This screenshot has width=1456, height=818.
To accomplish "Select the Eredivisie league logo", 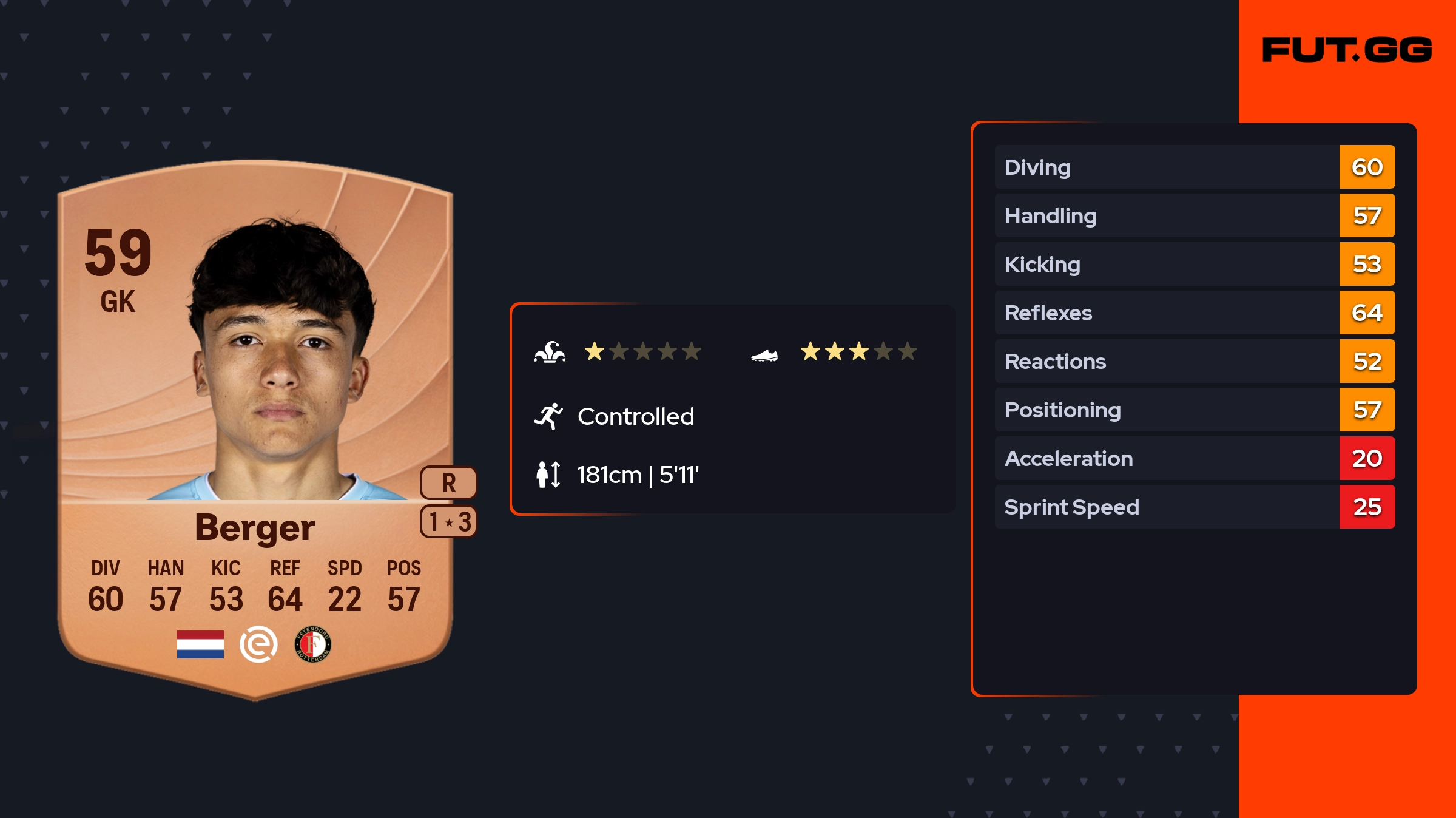I will [x=258, y=644].
